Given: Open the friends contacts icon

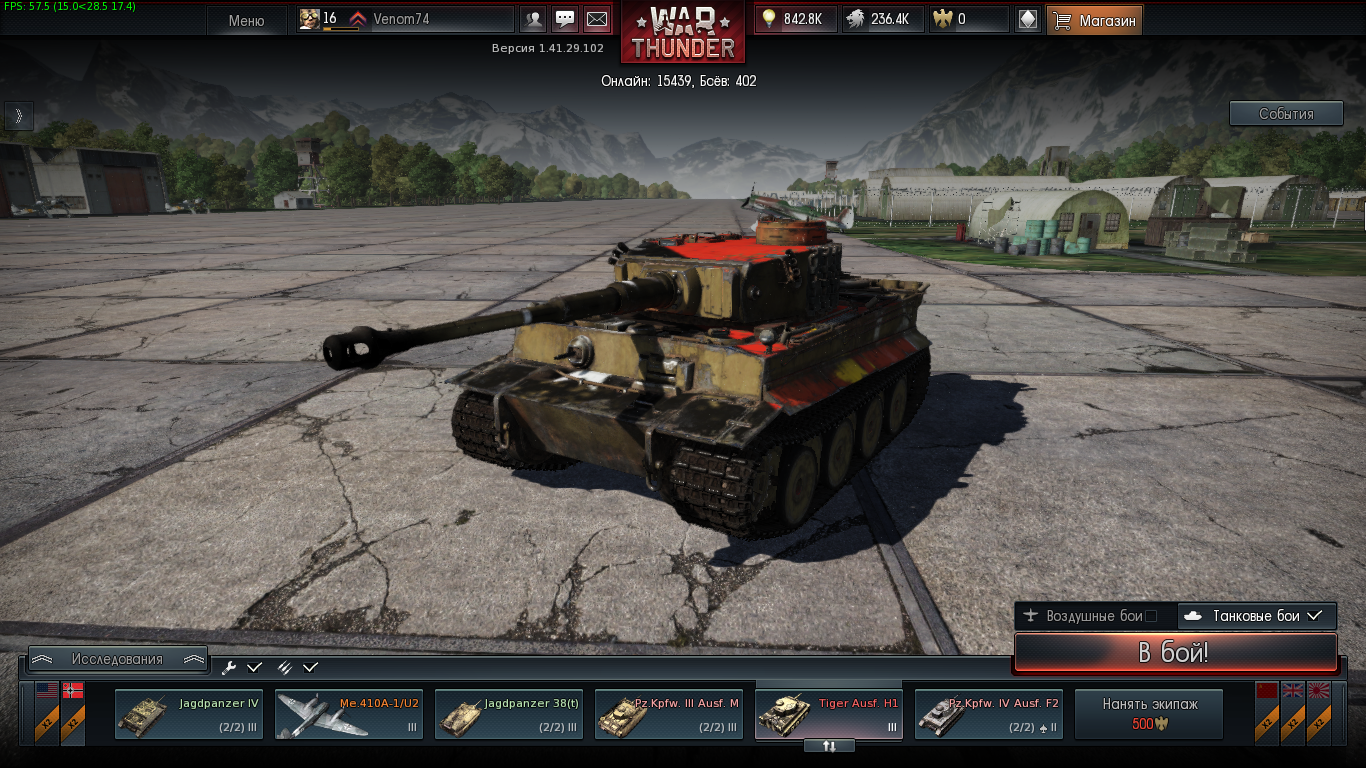Looking at the screenshot, I should pos(535,19).
